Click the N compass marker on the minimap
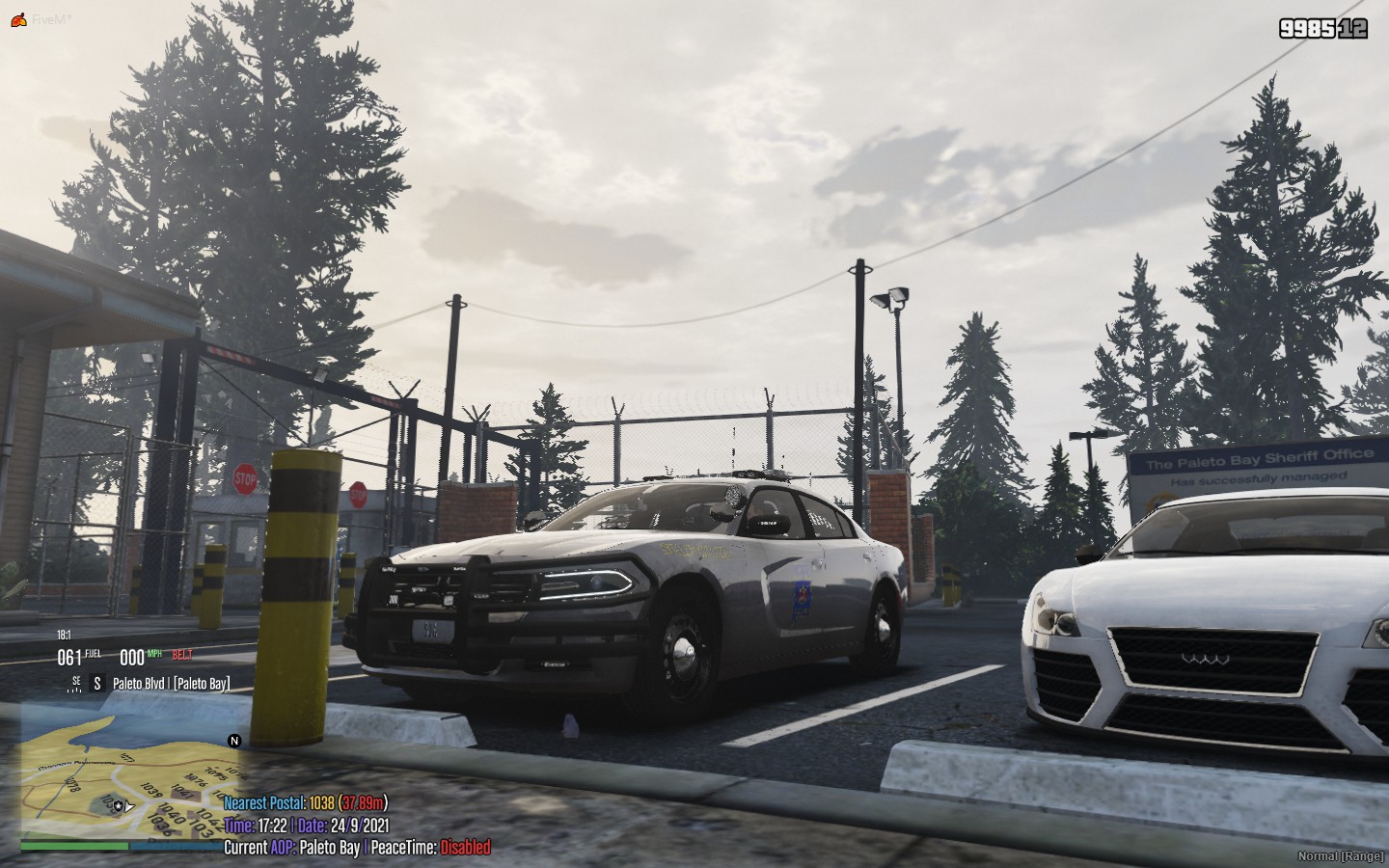1389x868 pixels. click(231, 742)
